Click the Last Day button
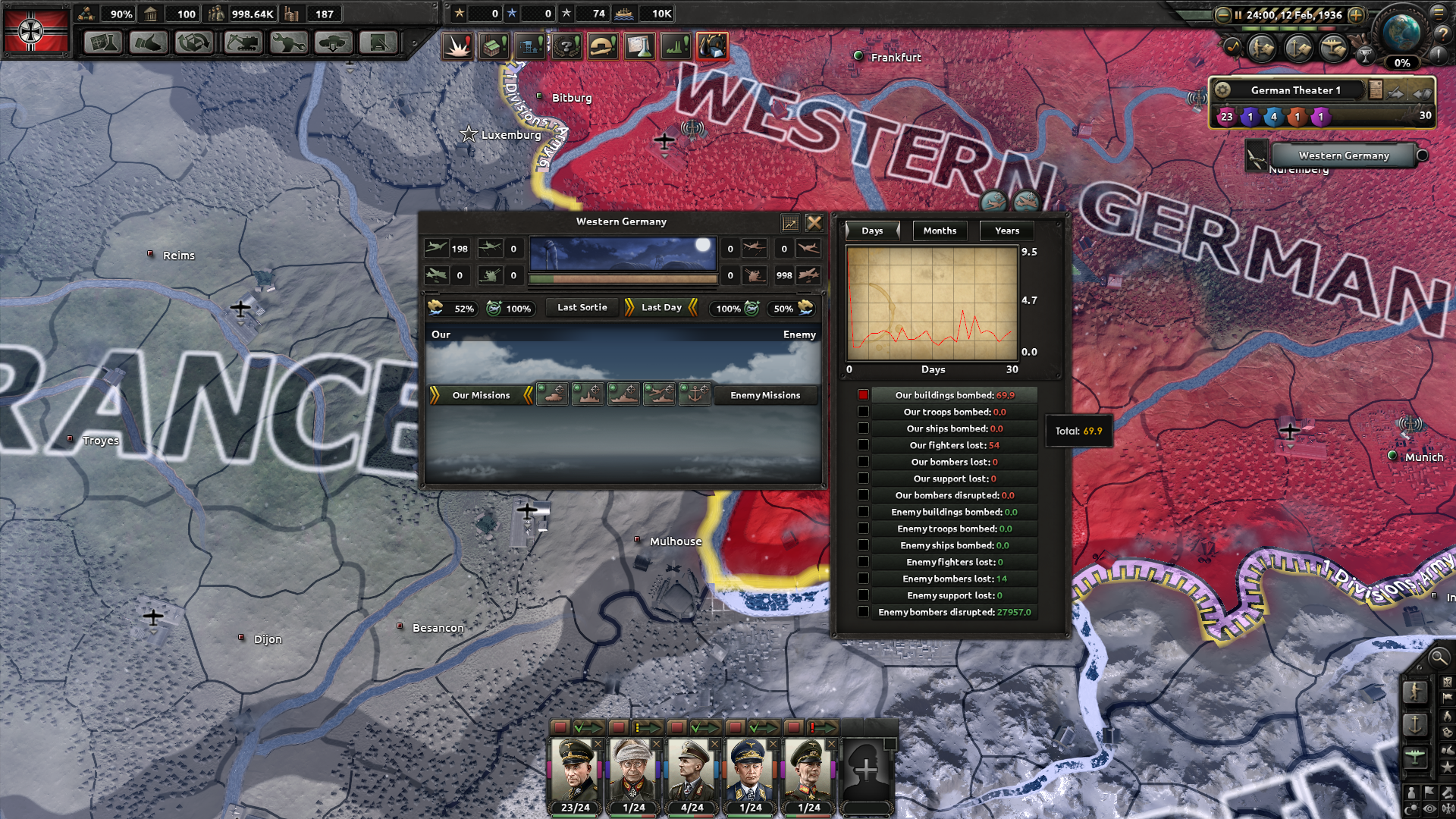 [x=658, y=307]
